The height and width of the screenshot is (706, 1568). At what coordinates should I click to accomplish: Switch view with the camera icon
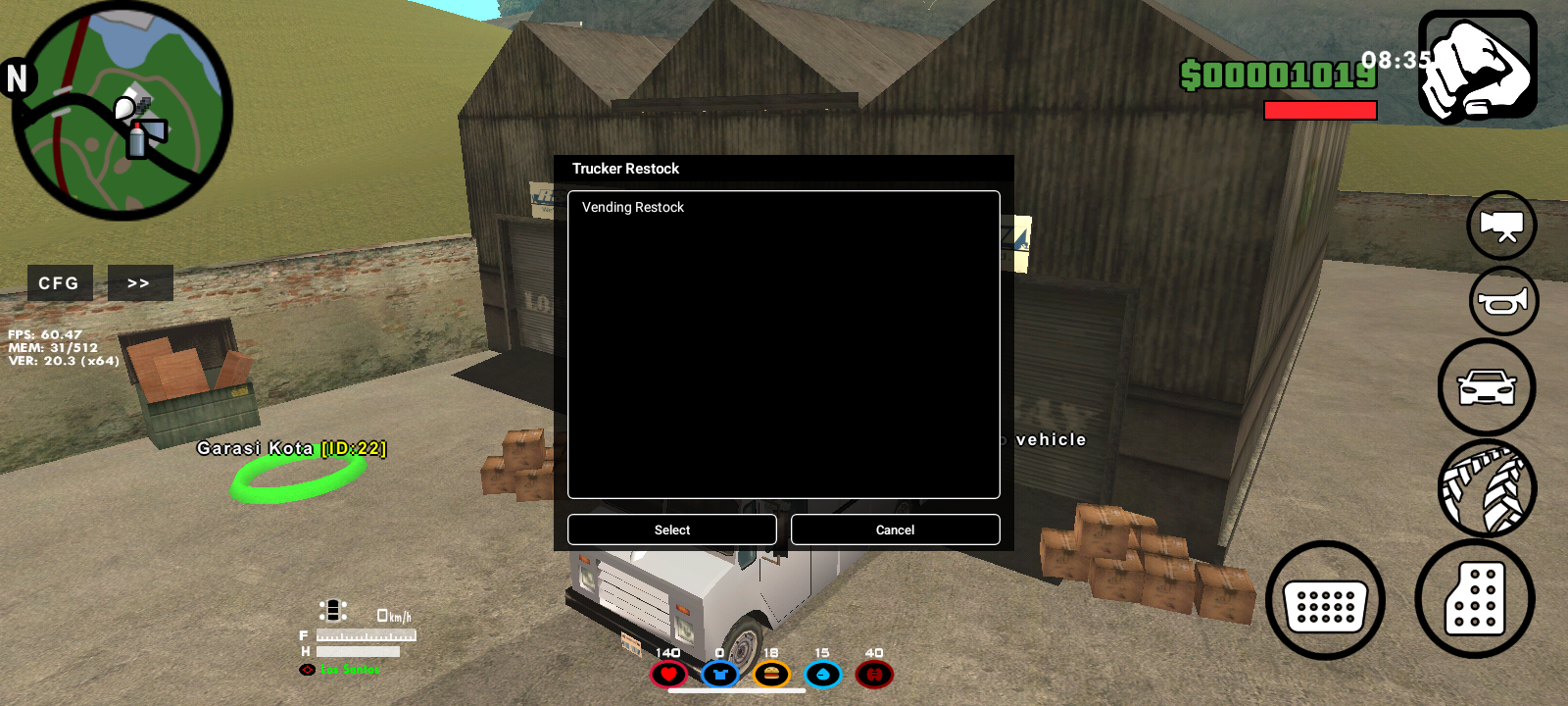[1501, 226]
